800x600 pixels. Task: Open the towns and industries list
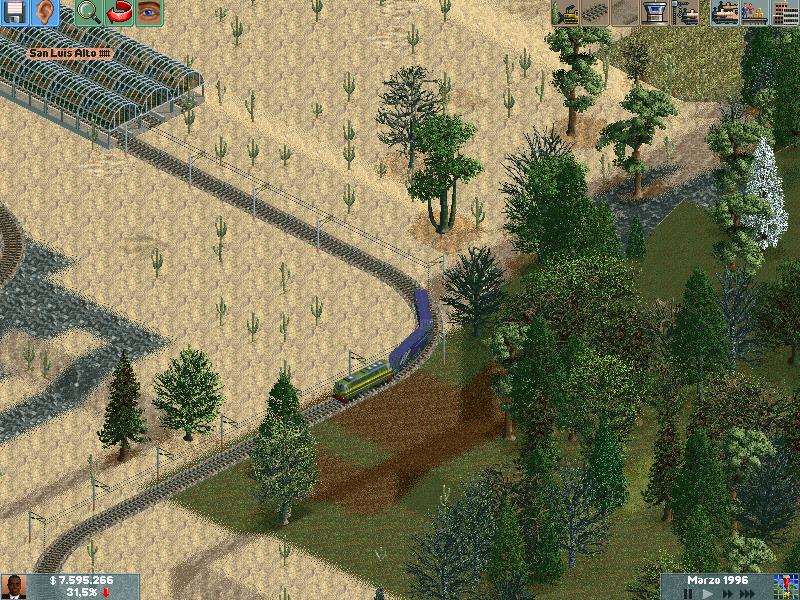point(784,12)
